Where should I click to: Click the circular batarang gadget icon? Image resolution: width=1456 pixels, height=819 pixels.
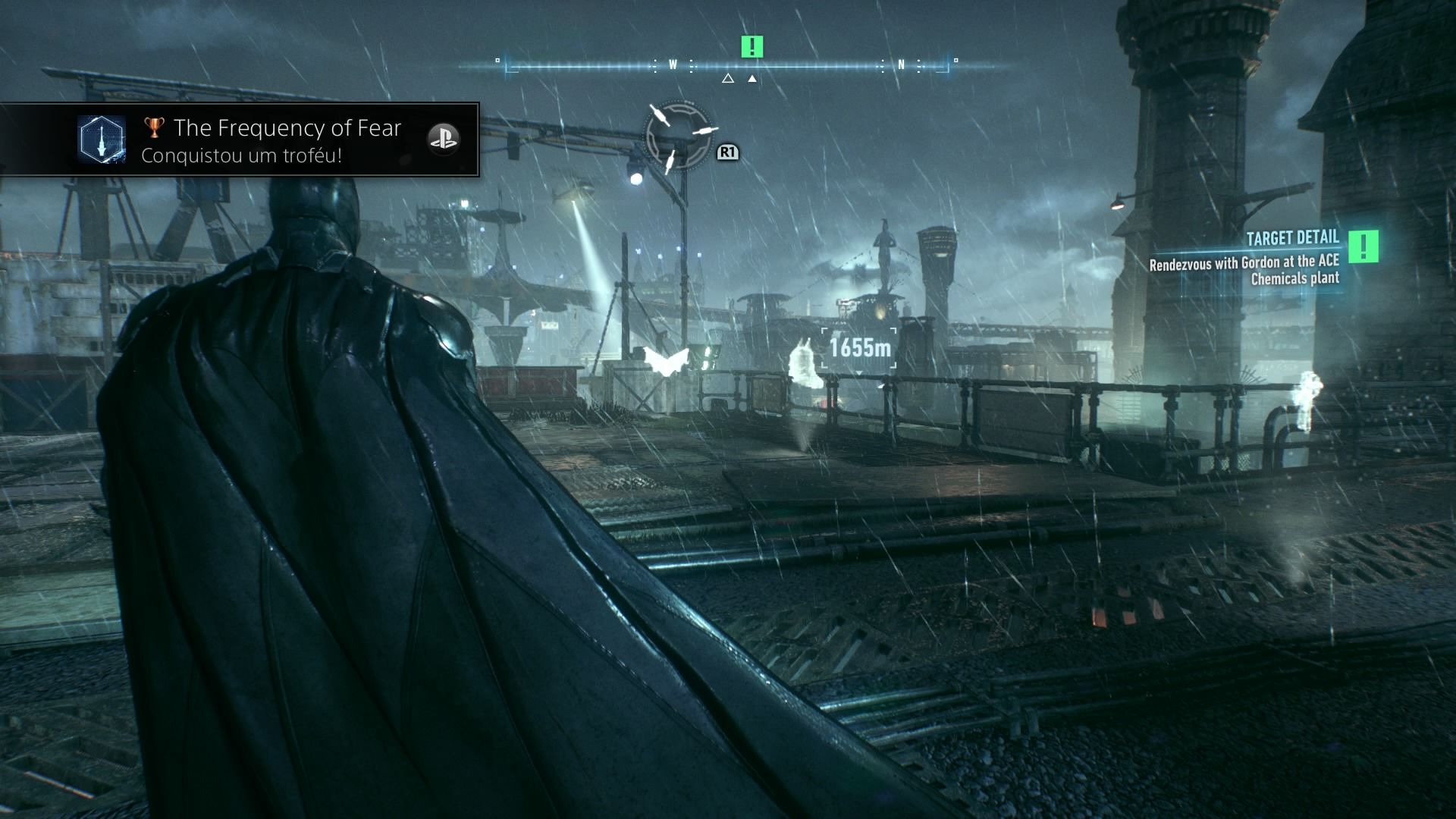click(678, 136)
